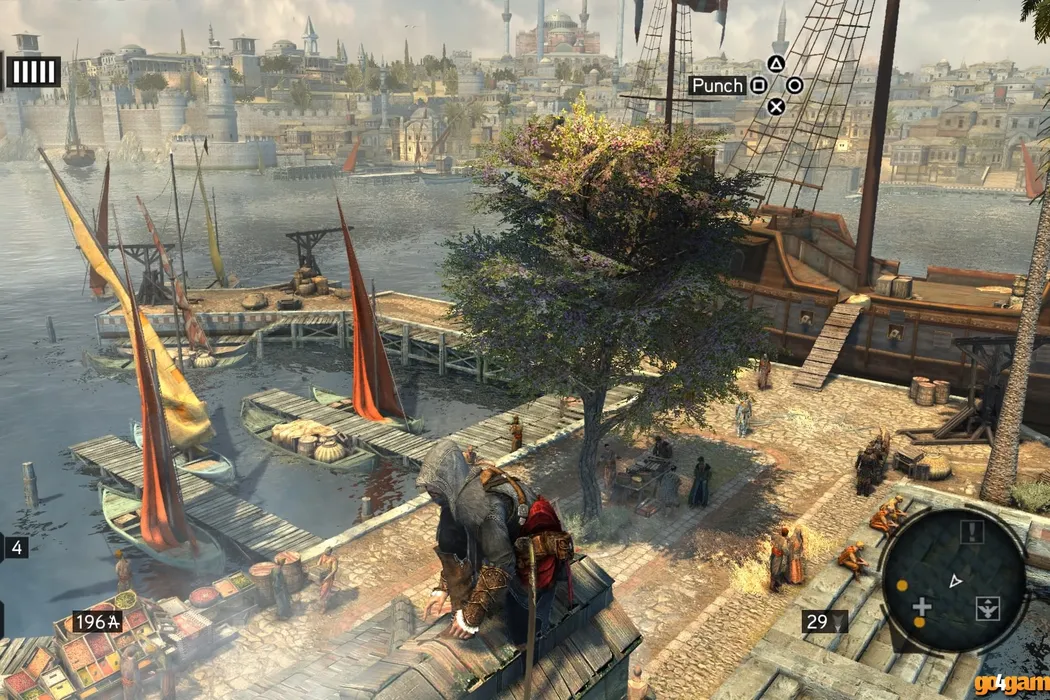The image size is (1050, 700).
Task: Click the player arrow on the minimap
Action: [955, 580]
